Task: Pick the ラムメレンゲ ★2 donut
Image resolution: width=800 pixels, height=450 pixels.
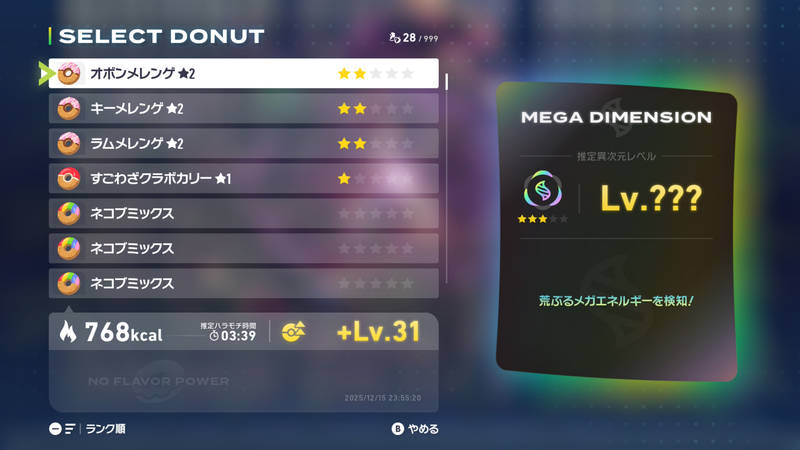Action: click(243, 143)
